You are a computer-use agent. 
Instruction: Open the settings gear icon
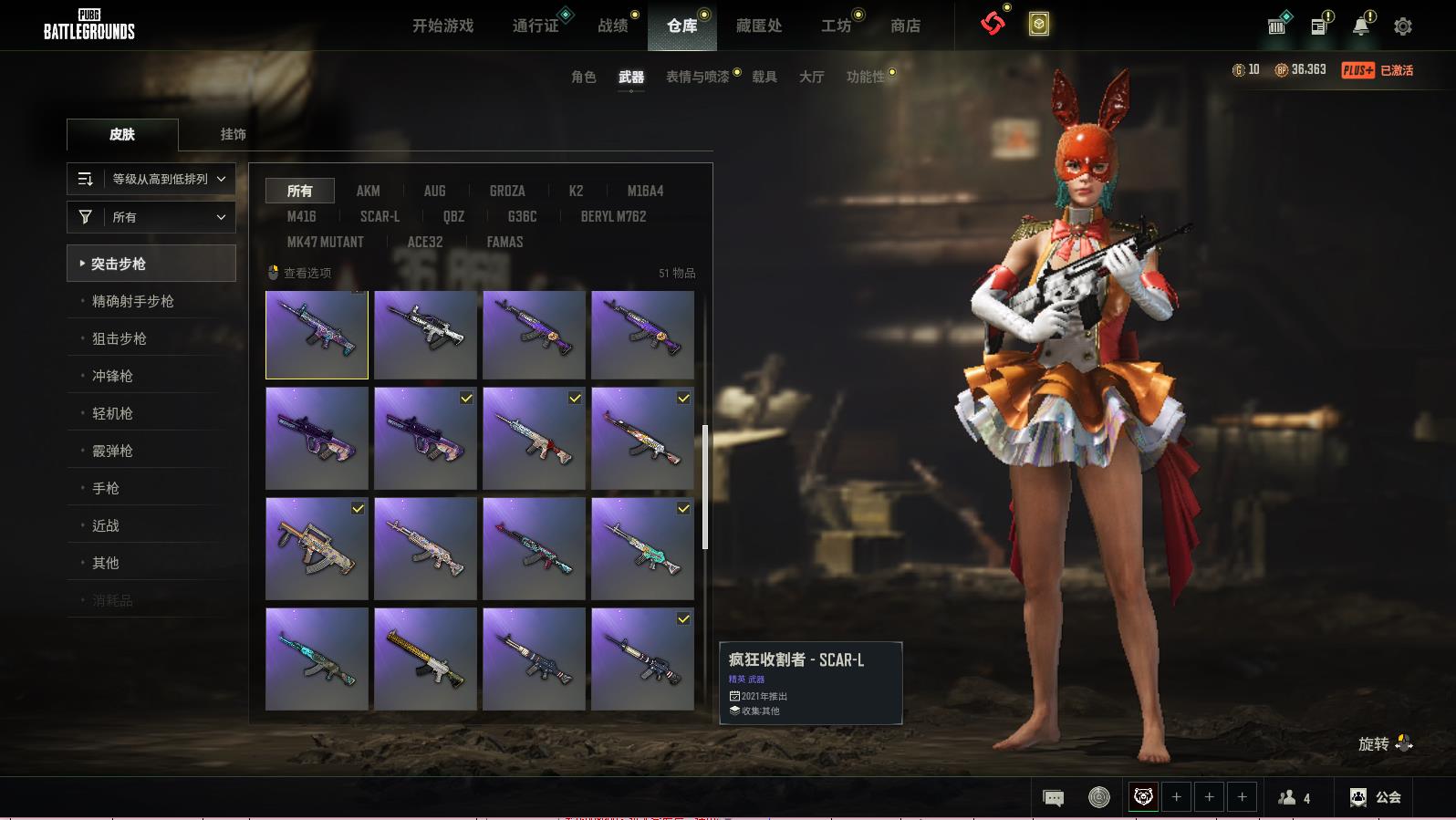[1403, 26]
